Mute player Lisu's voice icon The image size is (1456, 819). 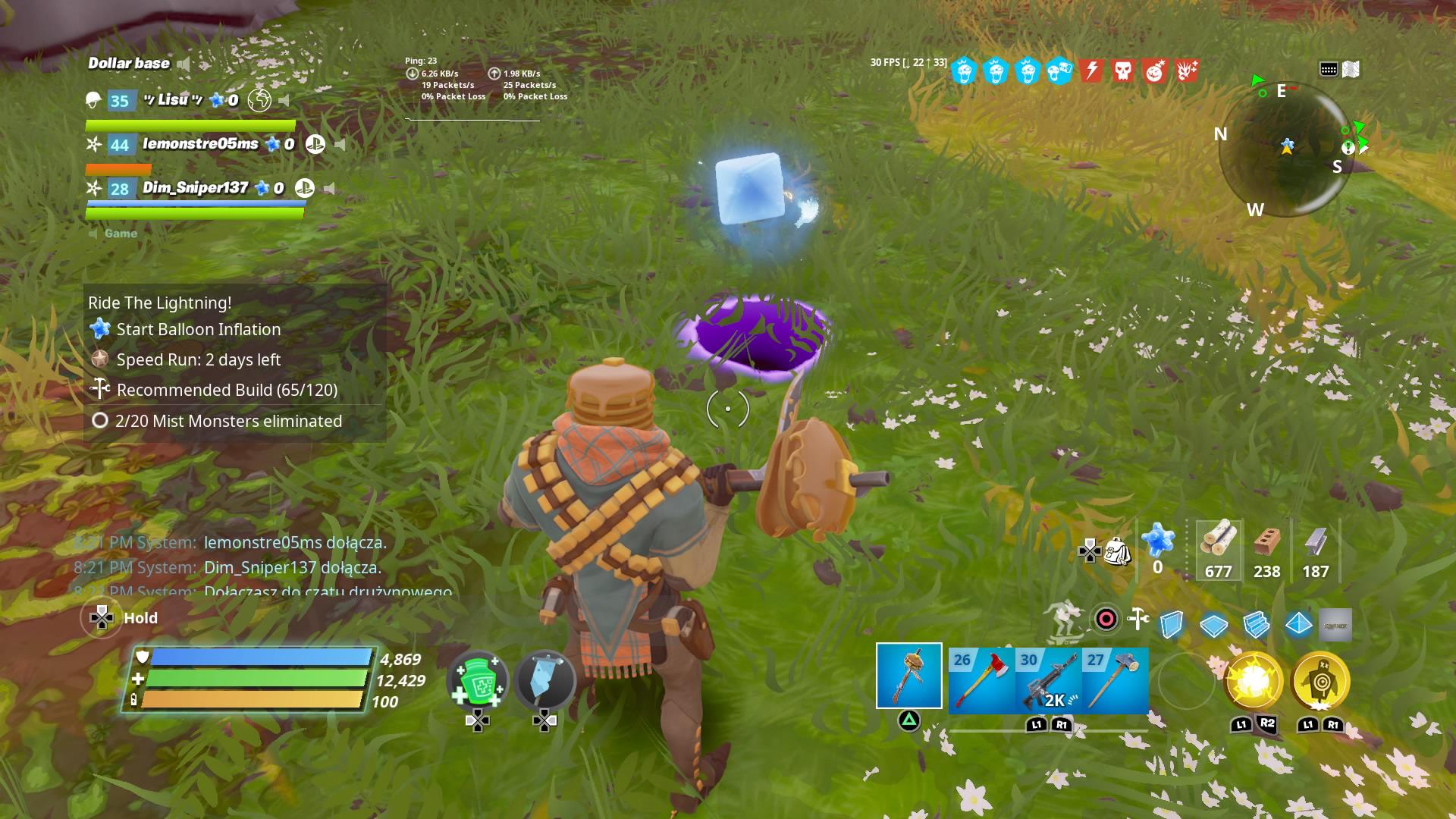[284, 100]
